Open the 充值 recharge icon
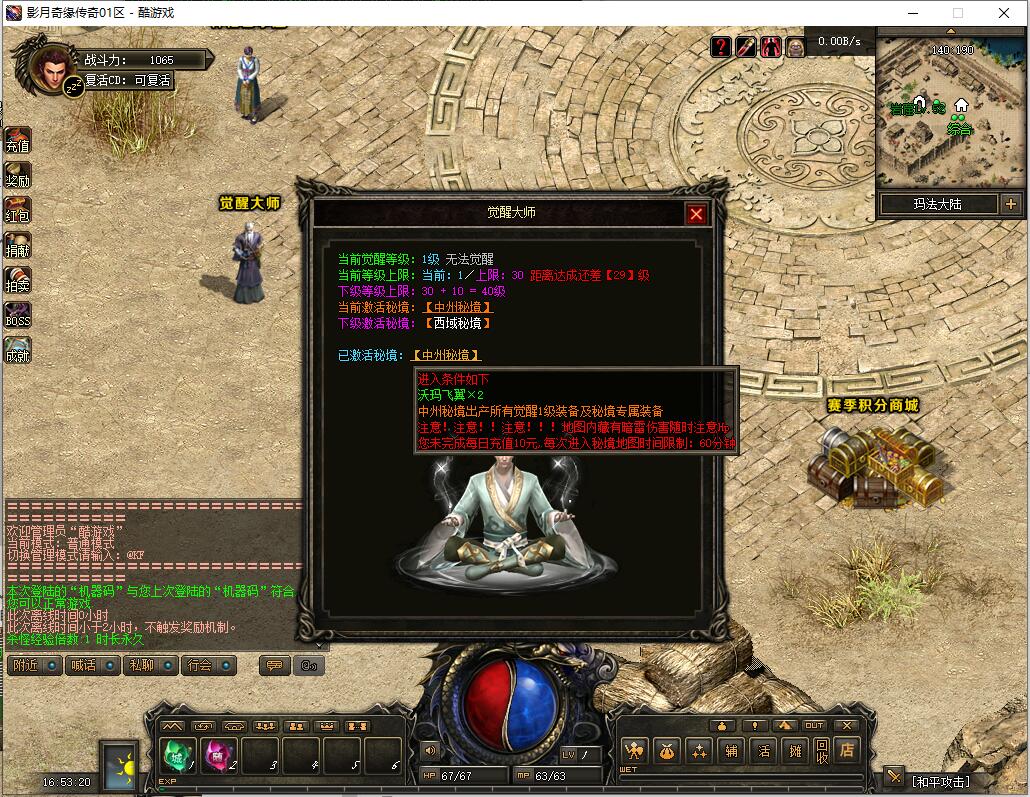Screen dimensions: 1030x797 coord(18,141)
